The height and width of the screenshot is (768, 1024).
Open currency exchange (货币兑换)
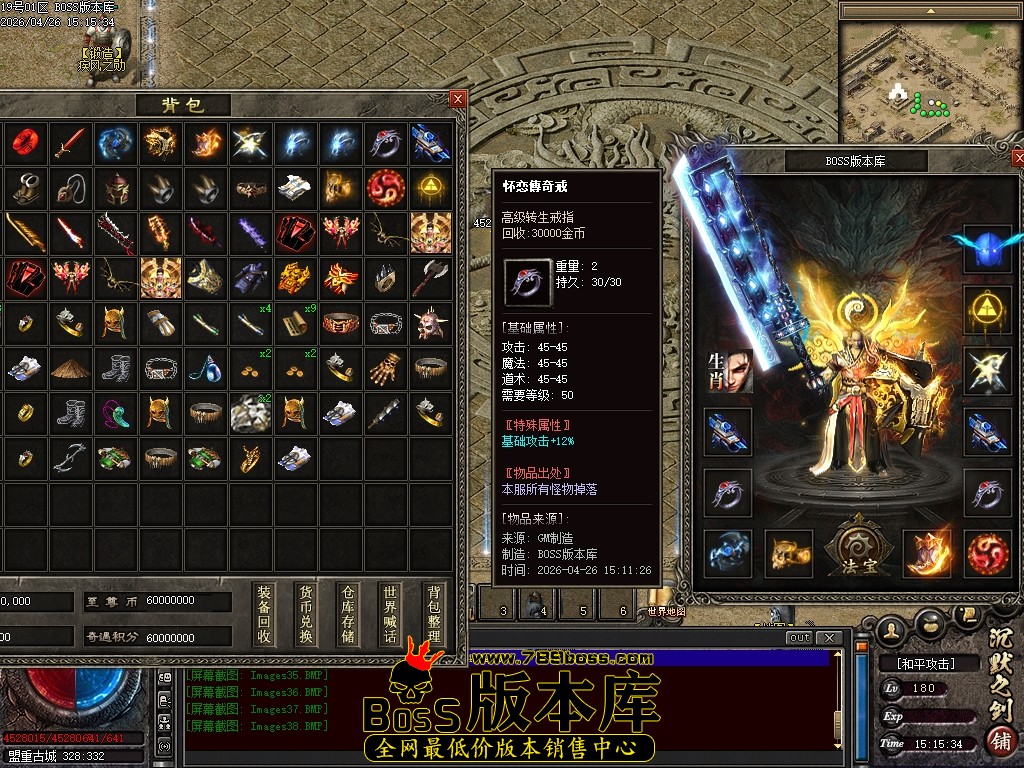coord(306,614)
